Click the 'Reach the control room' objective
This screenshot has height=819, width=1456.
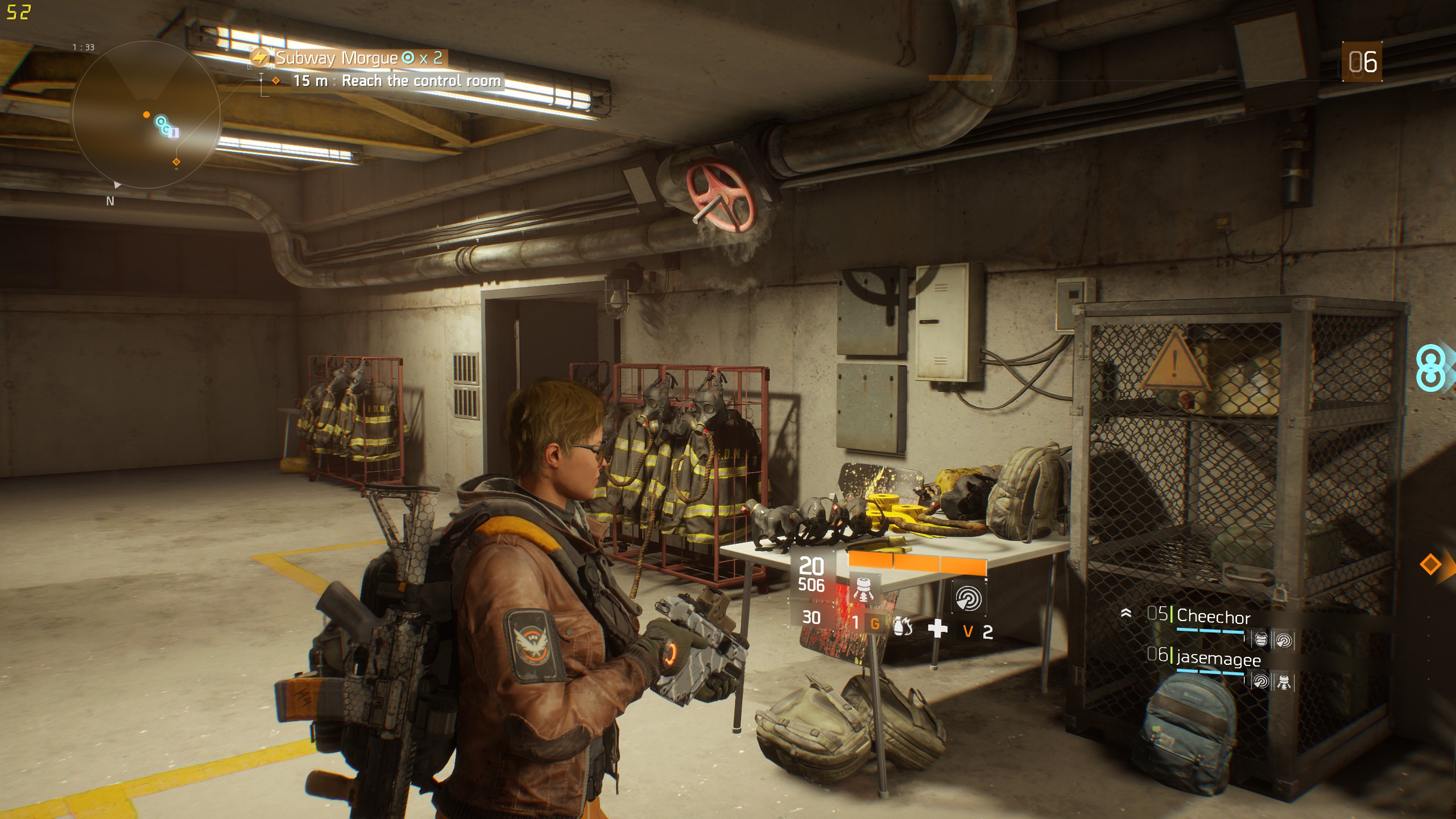[x=421, y=81]
